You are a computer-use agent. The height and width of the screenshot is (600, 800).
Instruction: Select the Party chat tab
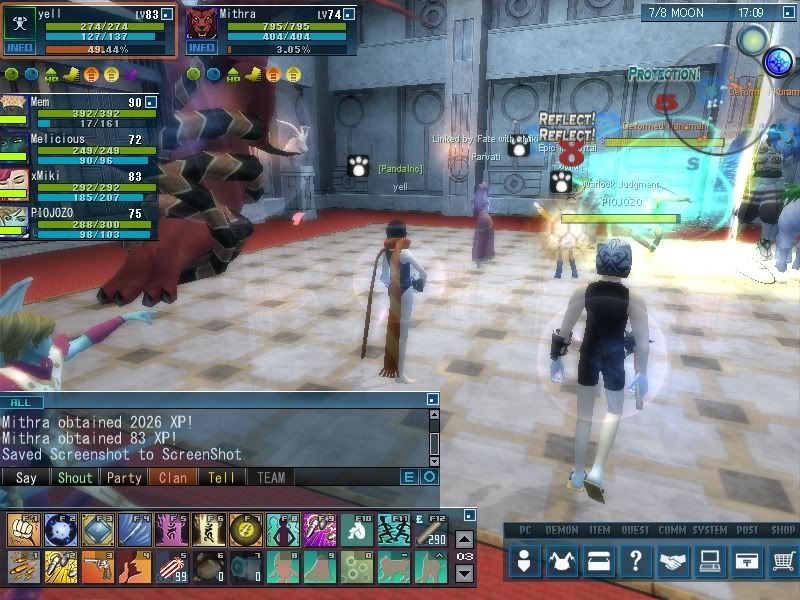124,478
